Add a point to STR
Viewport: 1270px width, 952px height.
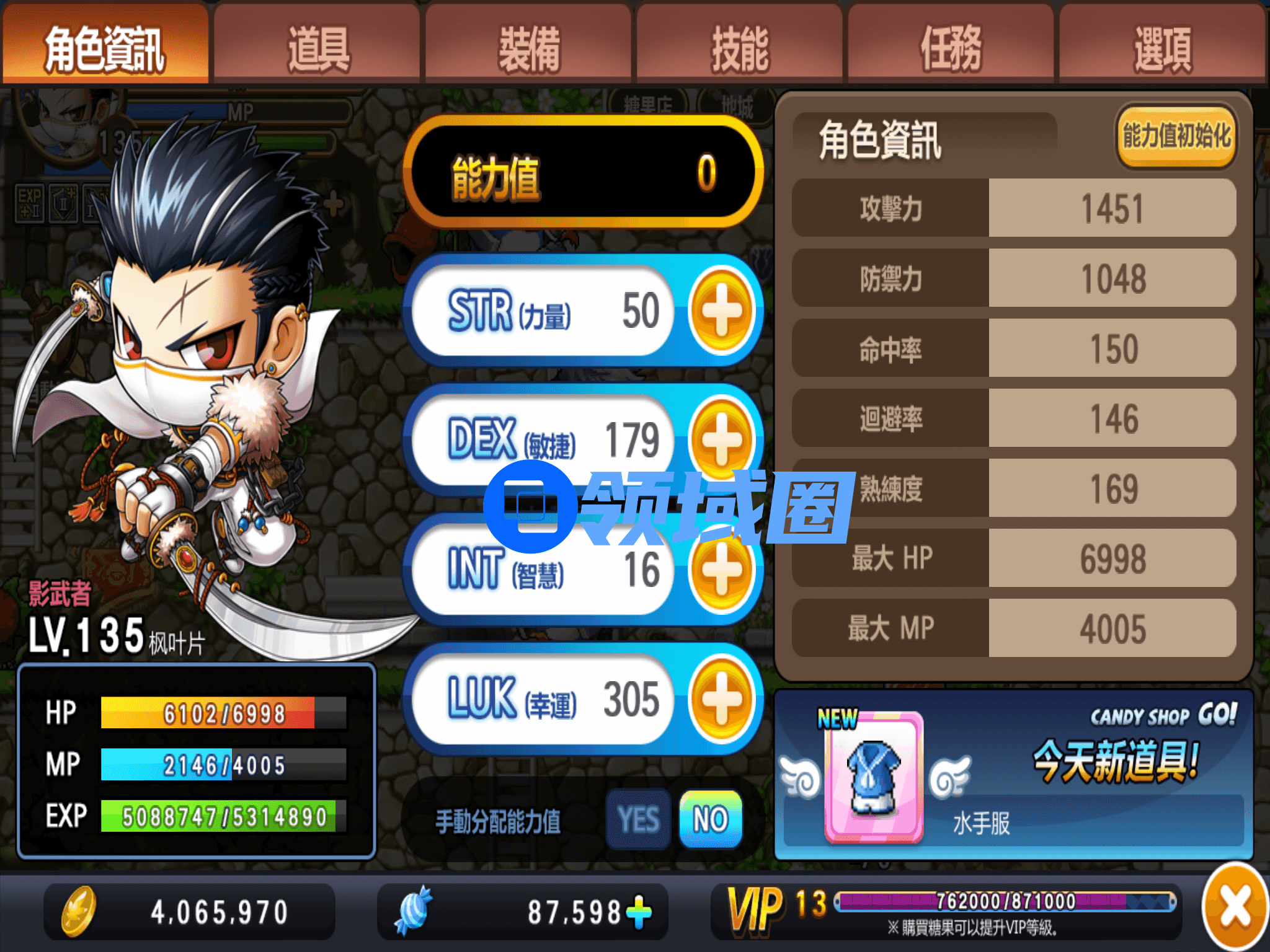[721, 310]
